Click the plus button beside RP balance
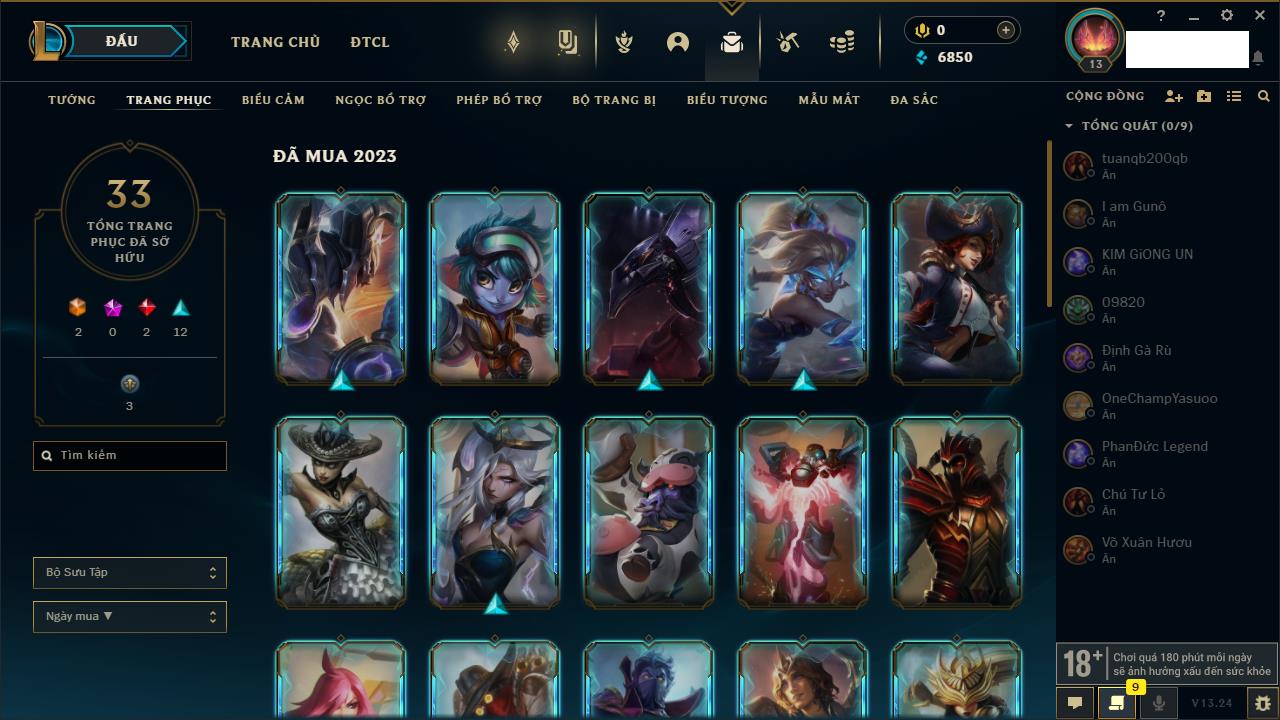This screenshot has height=720, width=1280. point(1005,30)
